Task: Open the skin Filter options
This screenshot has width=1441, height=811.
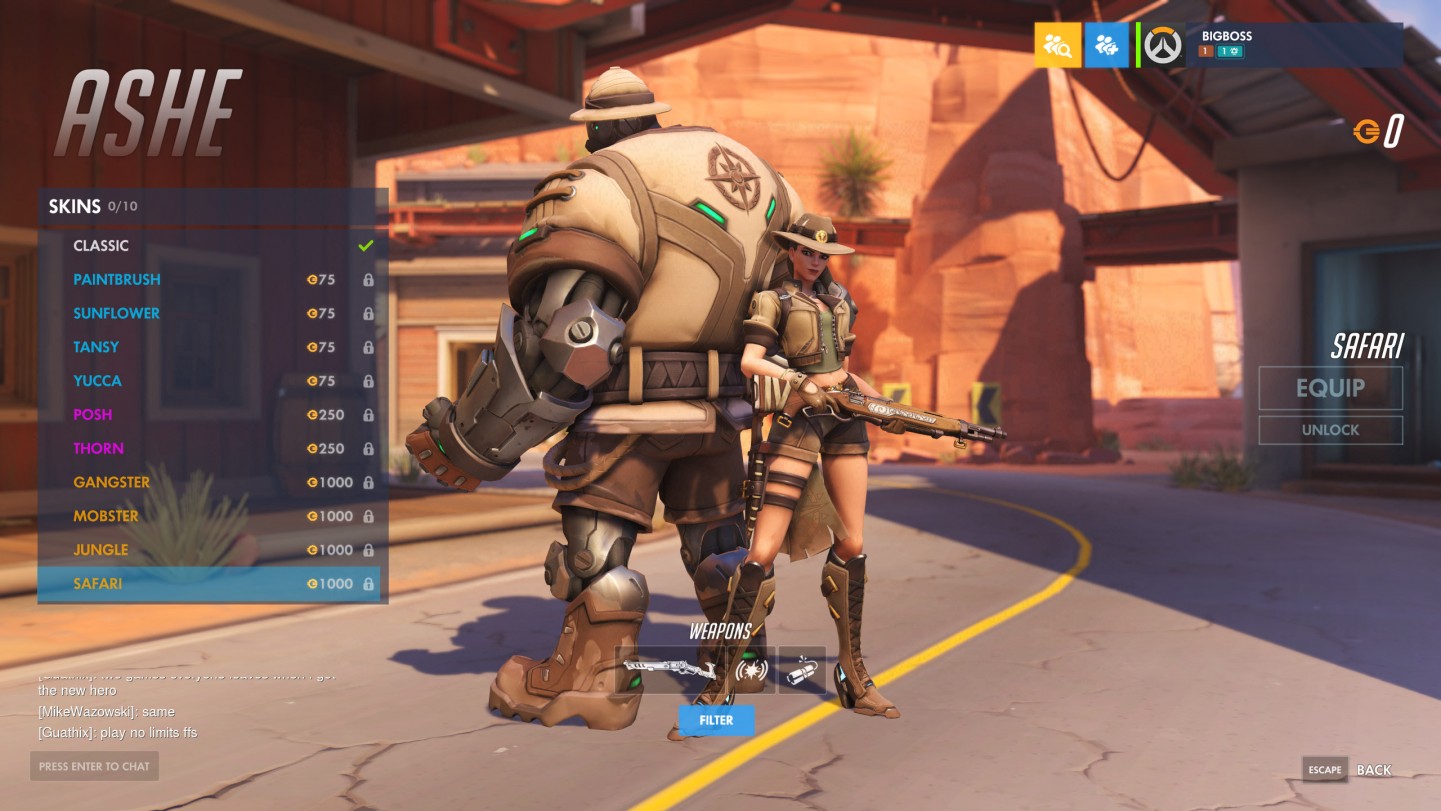Action: click(x=716, y=720)
